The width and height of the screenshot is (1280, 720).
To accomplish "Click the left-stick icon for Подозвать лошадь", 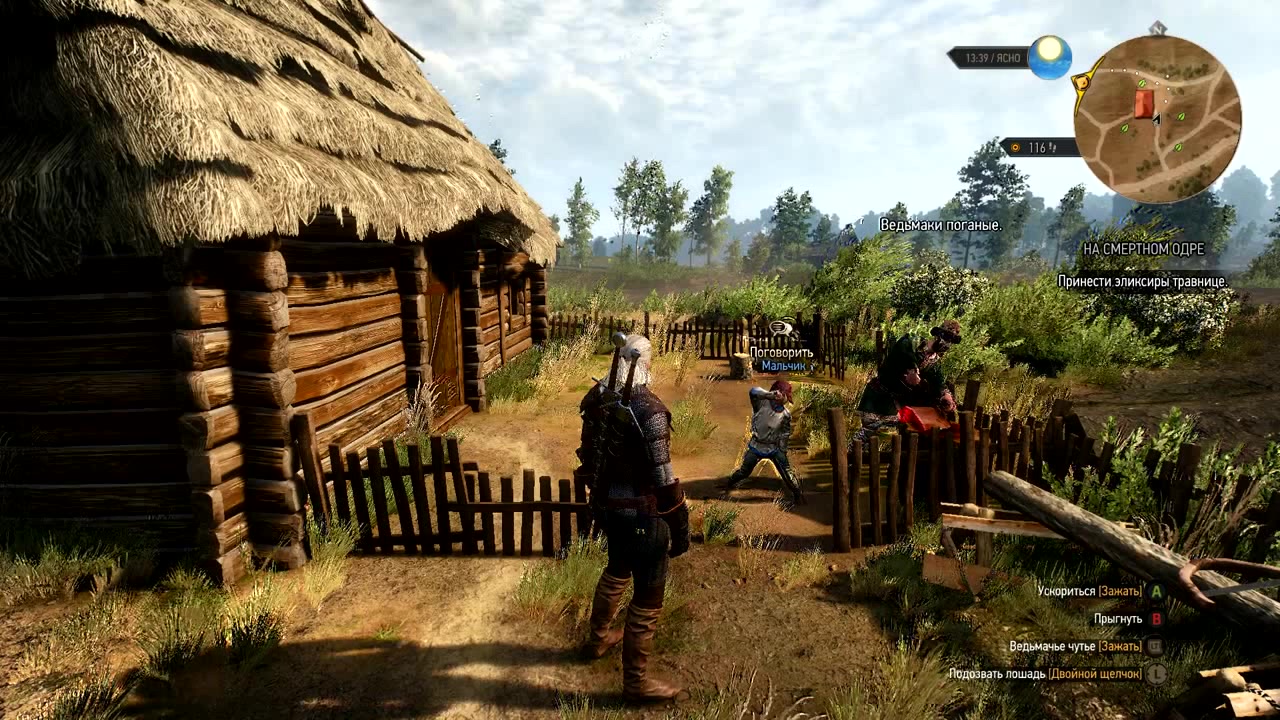I will click(x=1157, y=675).
